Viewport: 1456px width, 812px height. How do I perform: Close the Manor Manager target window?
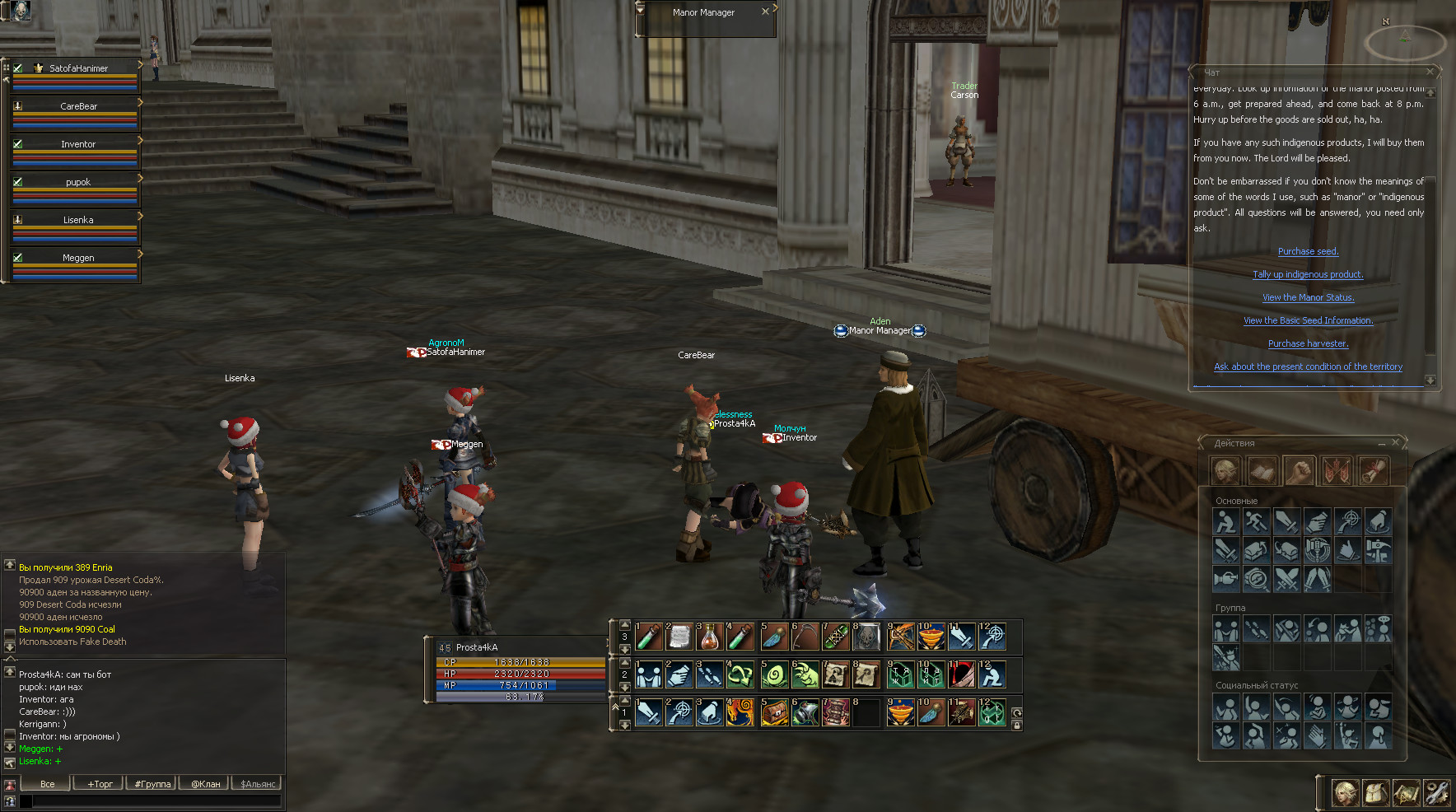[x=765, y=12]
